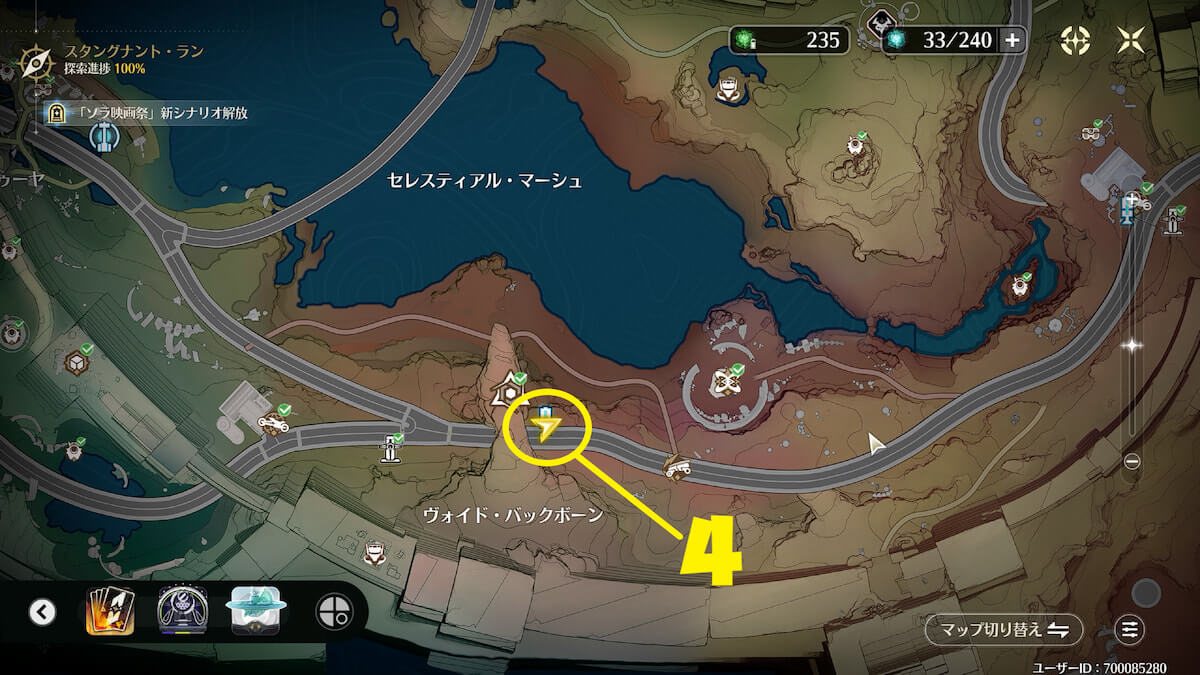This screenshot has height=675, width=1200.
Task: Select the compass exploration progress icon
Action: coord(36,60)
